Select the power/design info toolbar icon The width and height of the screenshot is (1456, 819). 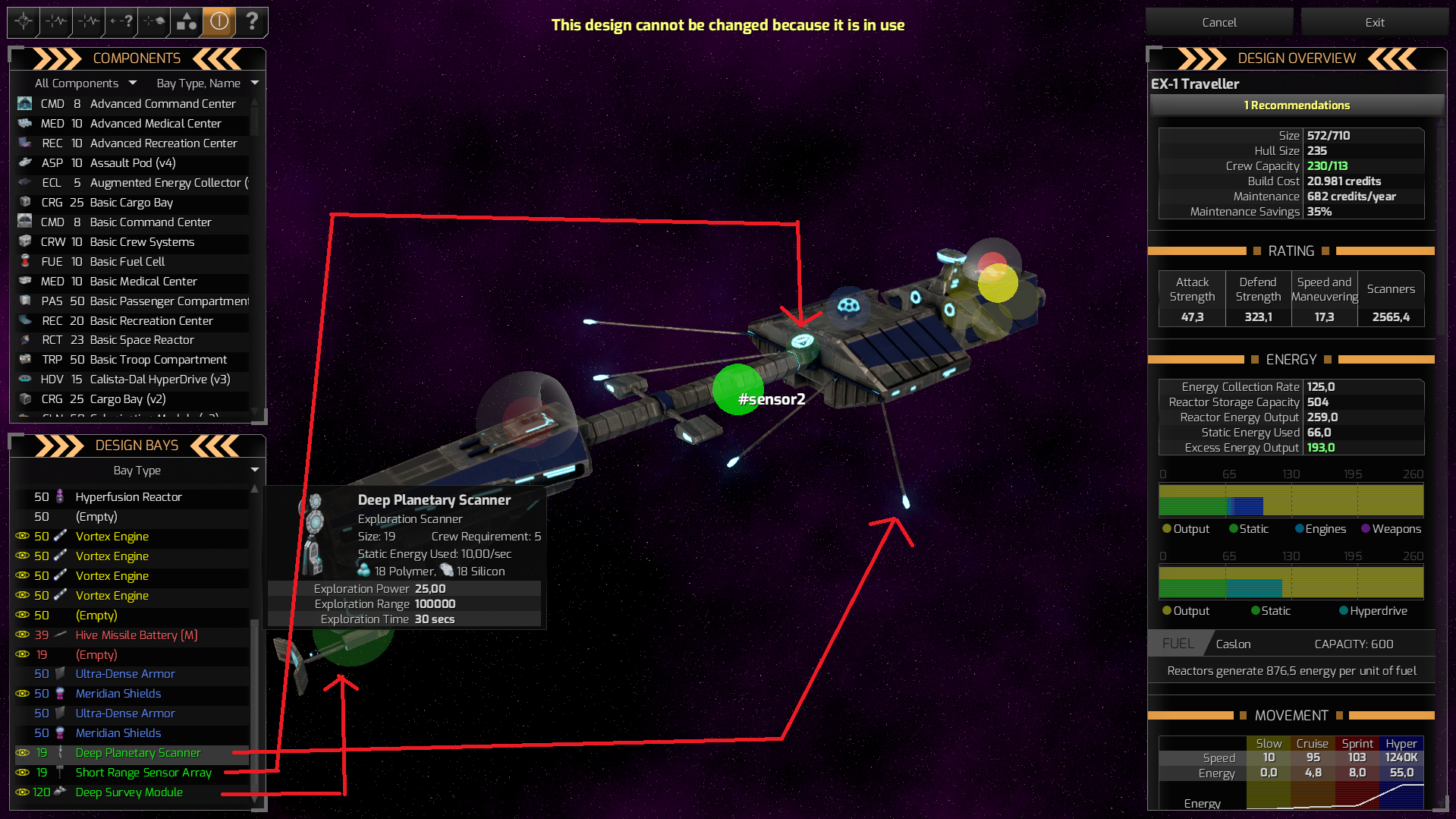(218, 22)
